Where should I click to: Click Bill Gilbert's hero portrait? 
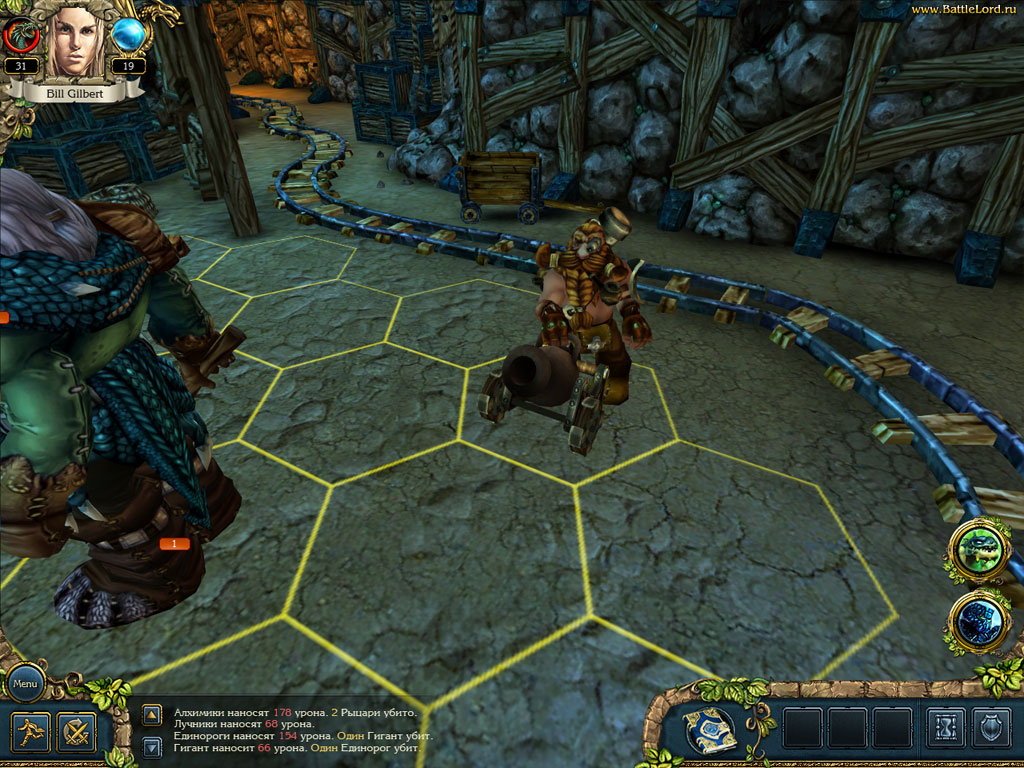click(x=75, y=40)
